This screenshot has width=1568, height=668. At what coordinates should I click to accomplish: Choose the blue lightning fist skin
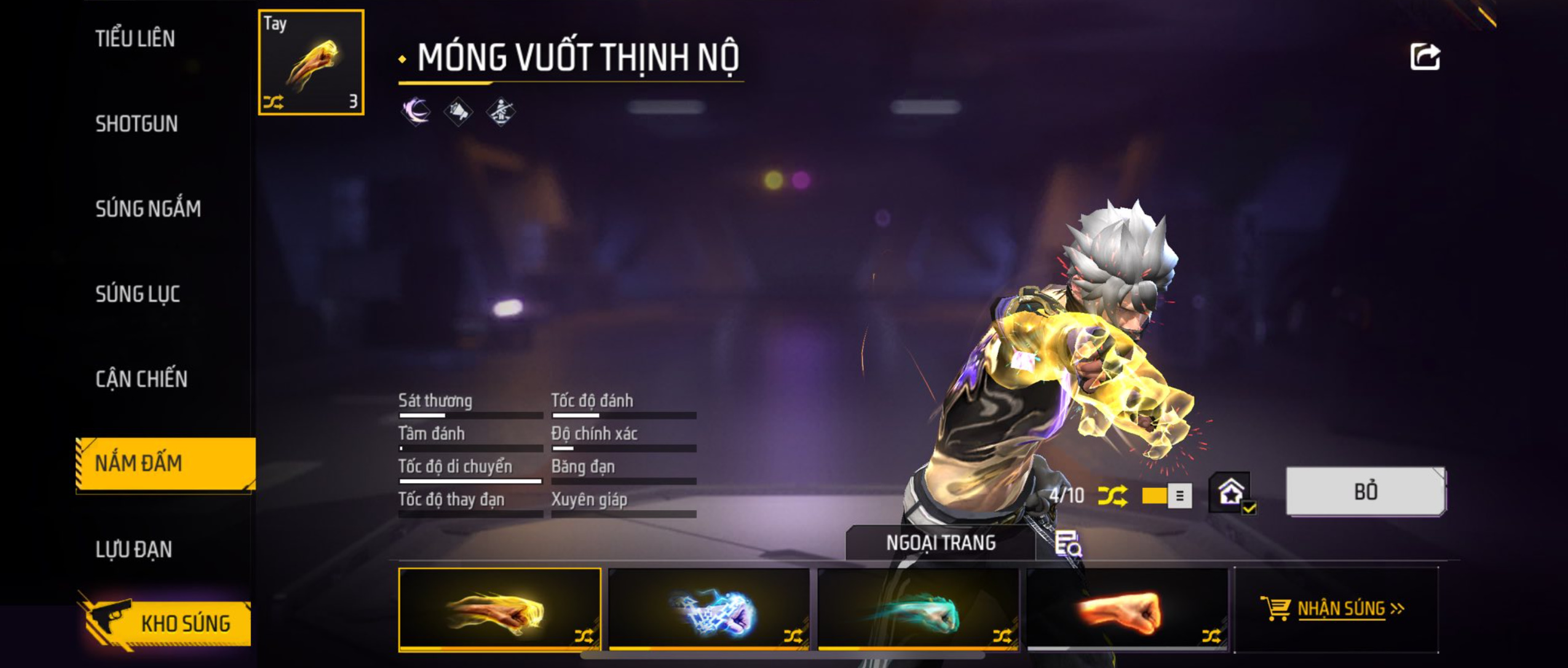pyautogui.click(x=708, y=608)
